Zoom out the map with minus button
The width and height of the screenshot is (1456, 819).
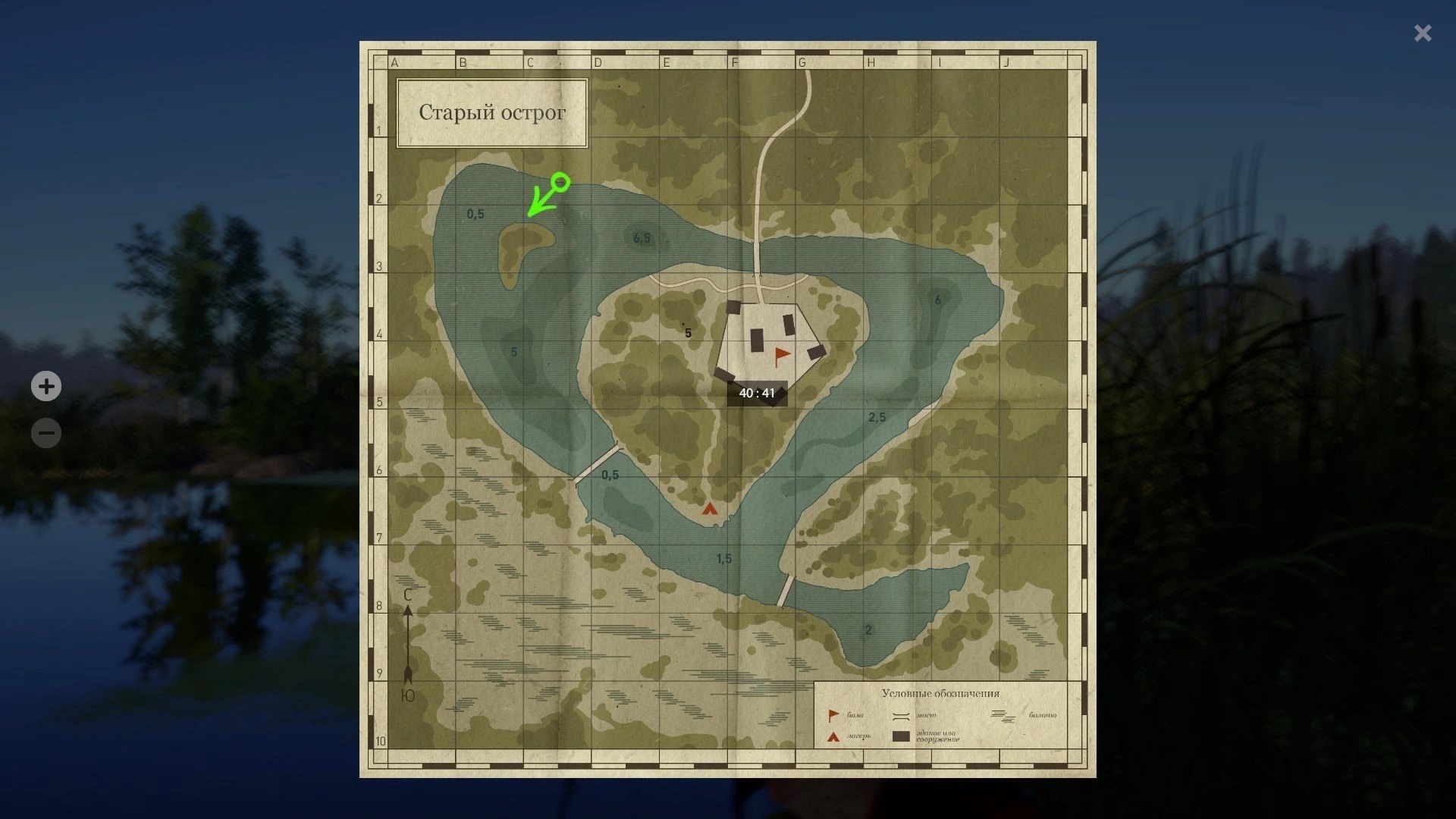coord(46,433)
